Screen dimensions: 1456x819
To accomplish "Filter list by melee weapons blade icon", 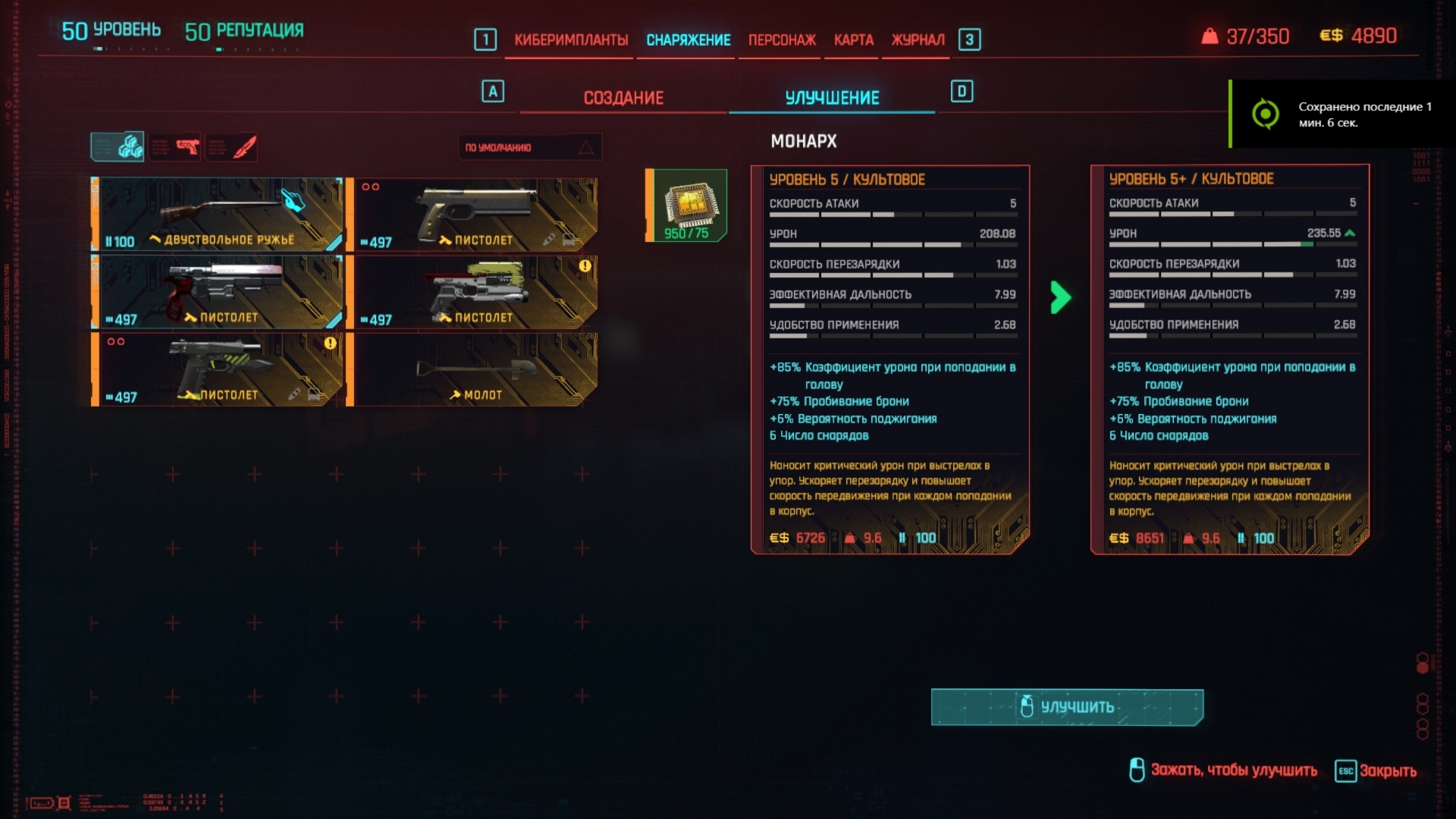I will pos(233,147).
